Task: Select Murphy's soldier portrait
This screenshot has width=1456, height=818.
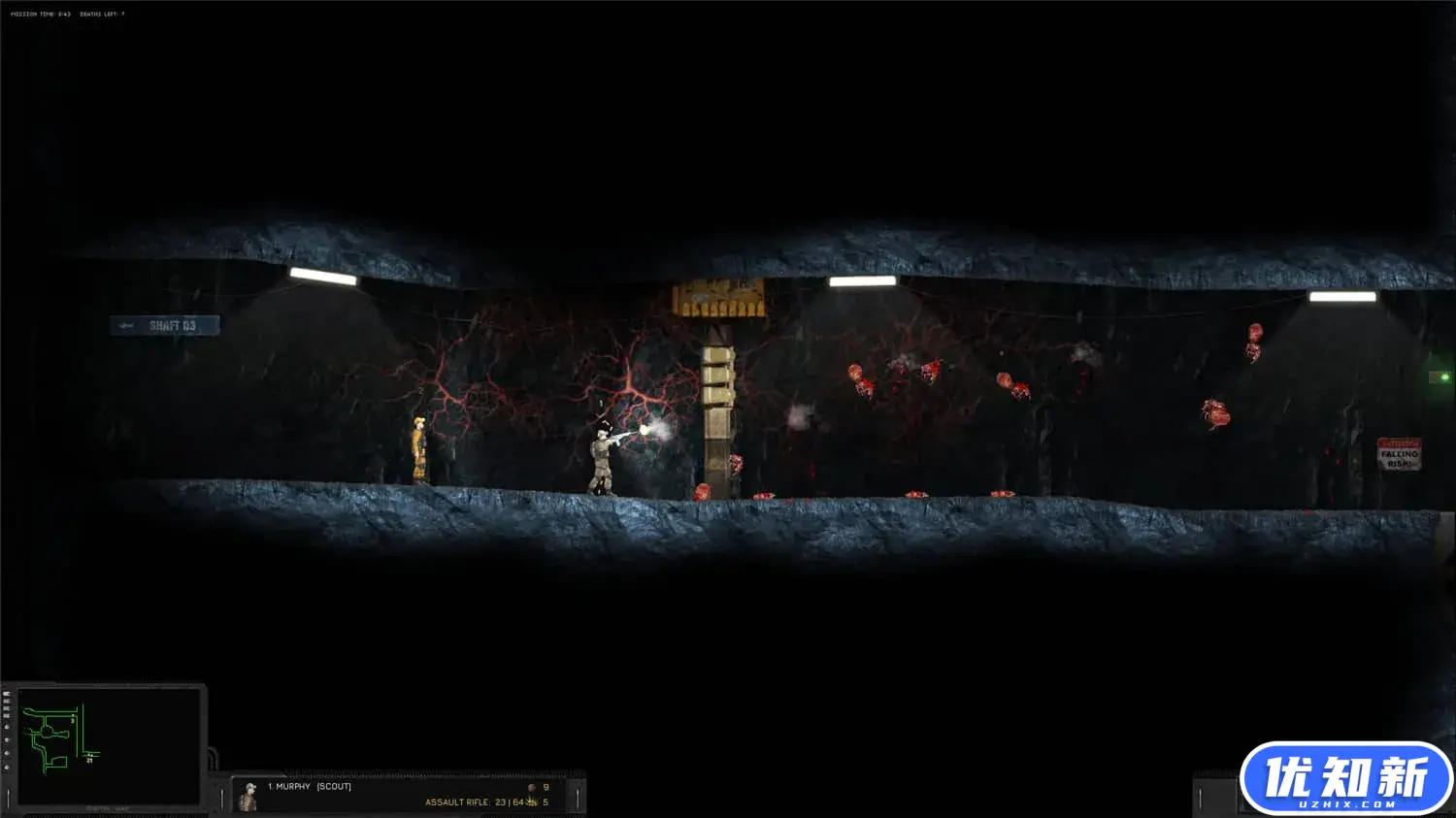Action: [249, 796]
